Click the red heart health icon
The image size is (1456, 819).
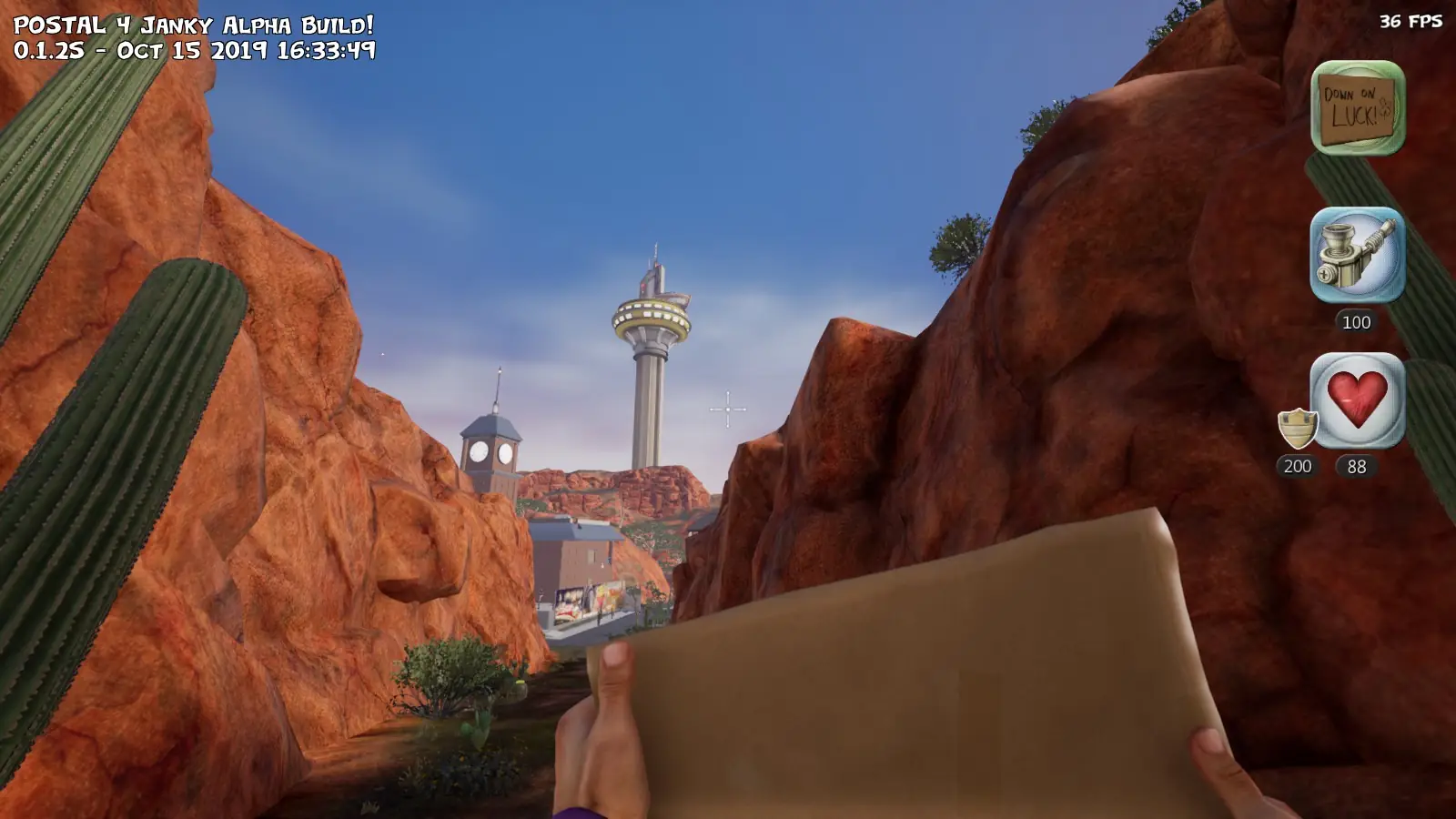pos(1357,400)
